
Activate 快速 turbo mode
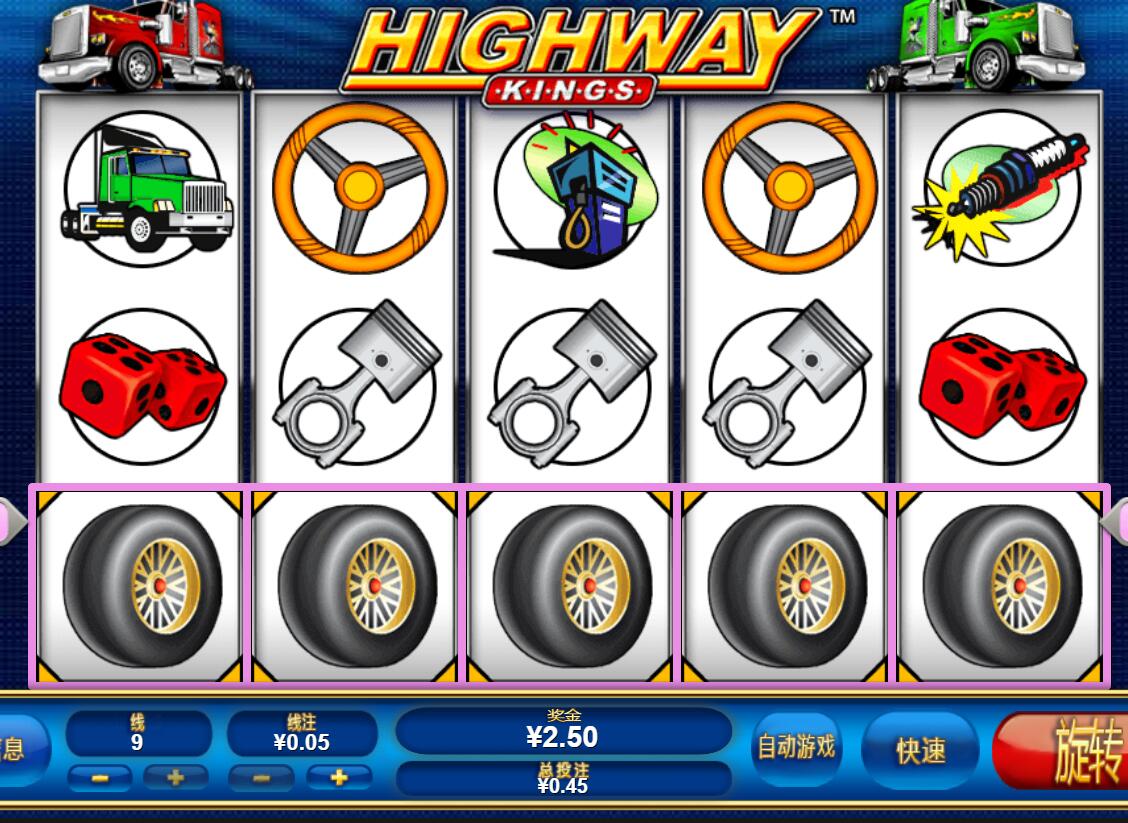920,750
